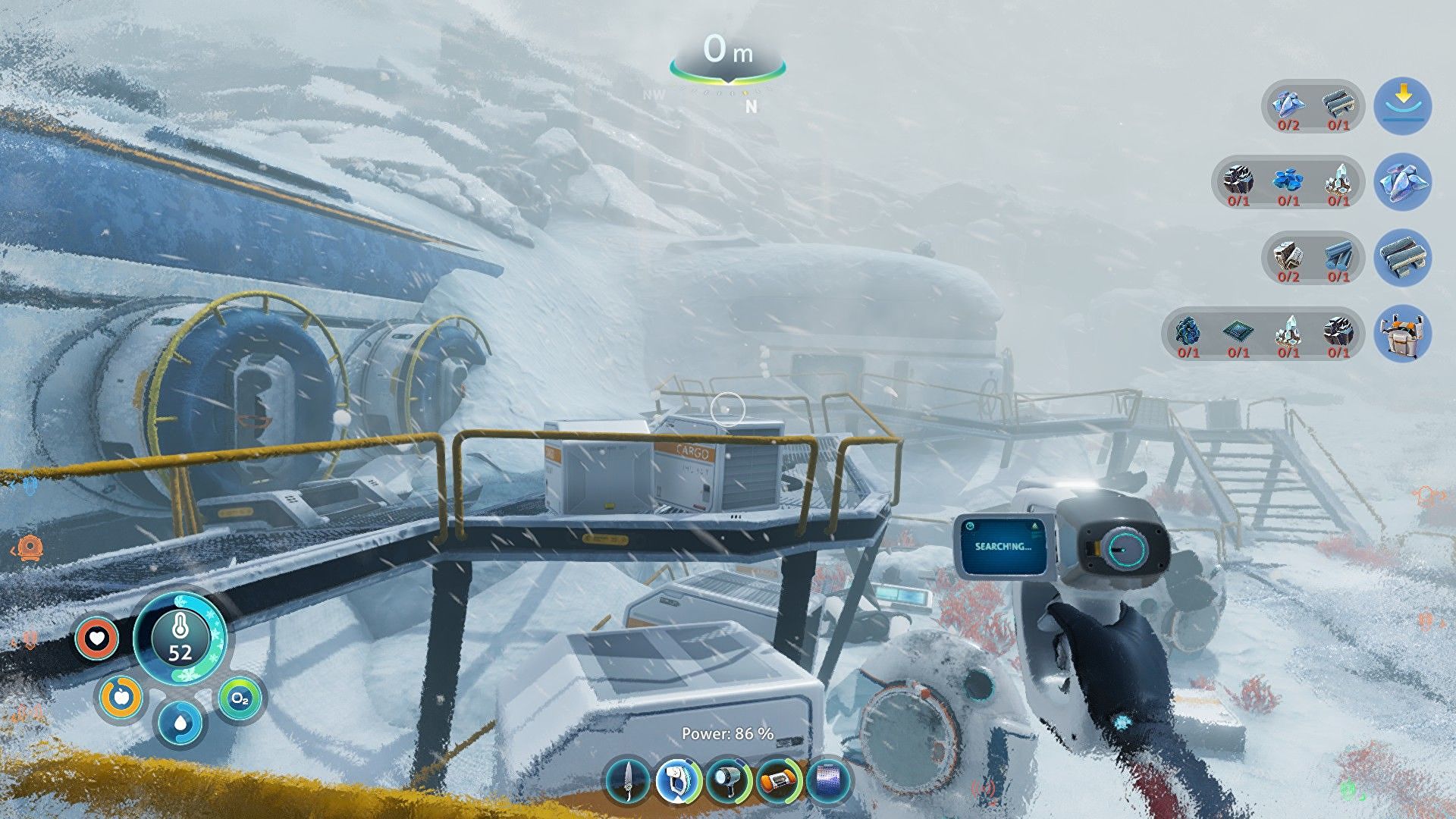Image resolution: width=1456 pixels, height=819 pixels.
Task: Select the survival knife hotbar slot
Action: coord(628,781)
